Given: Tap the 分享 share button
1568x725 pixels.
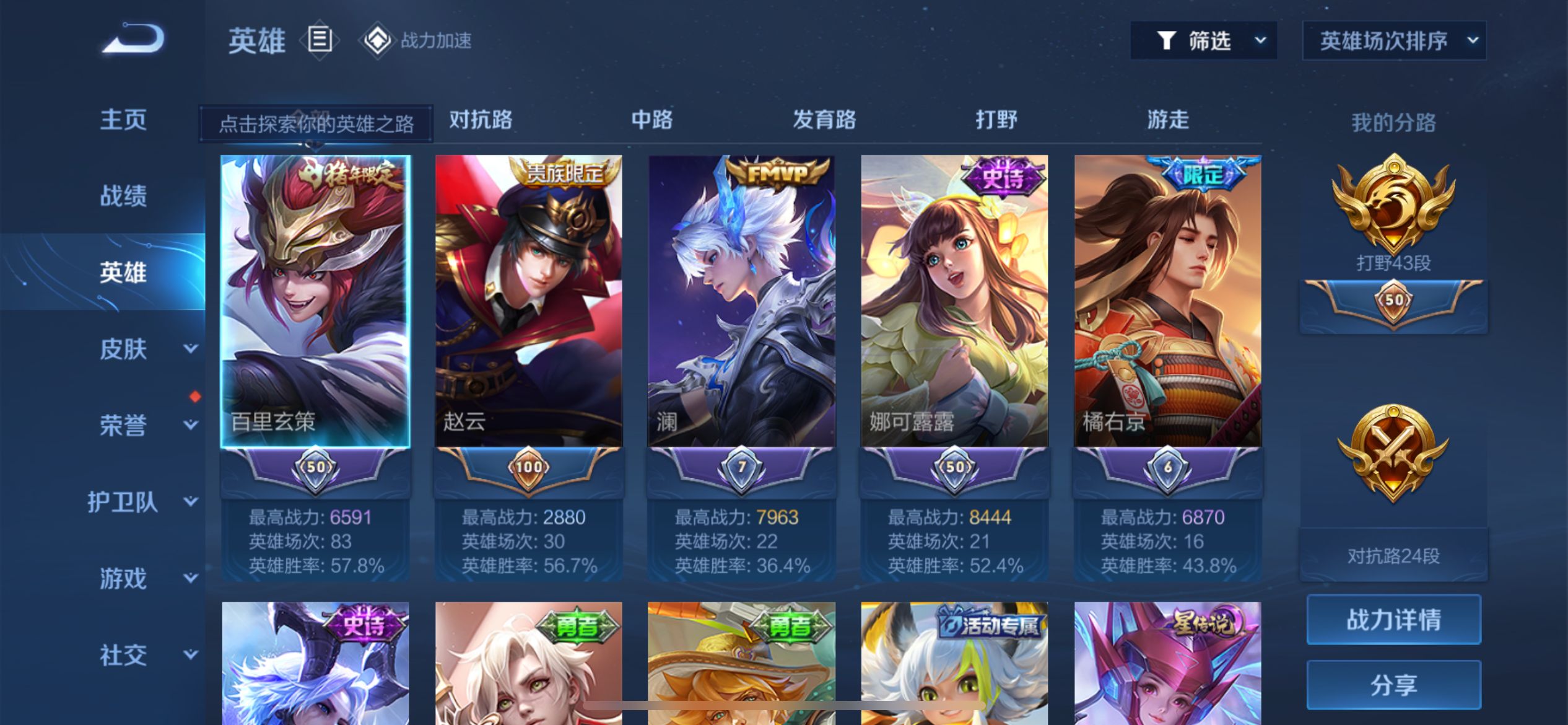Looking at the screenshot, I should 1393,684.
